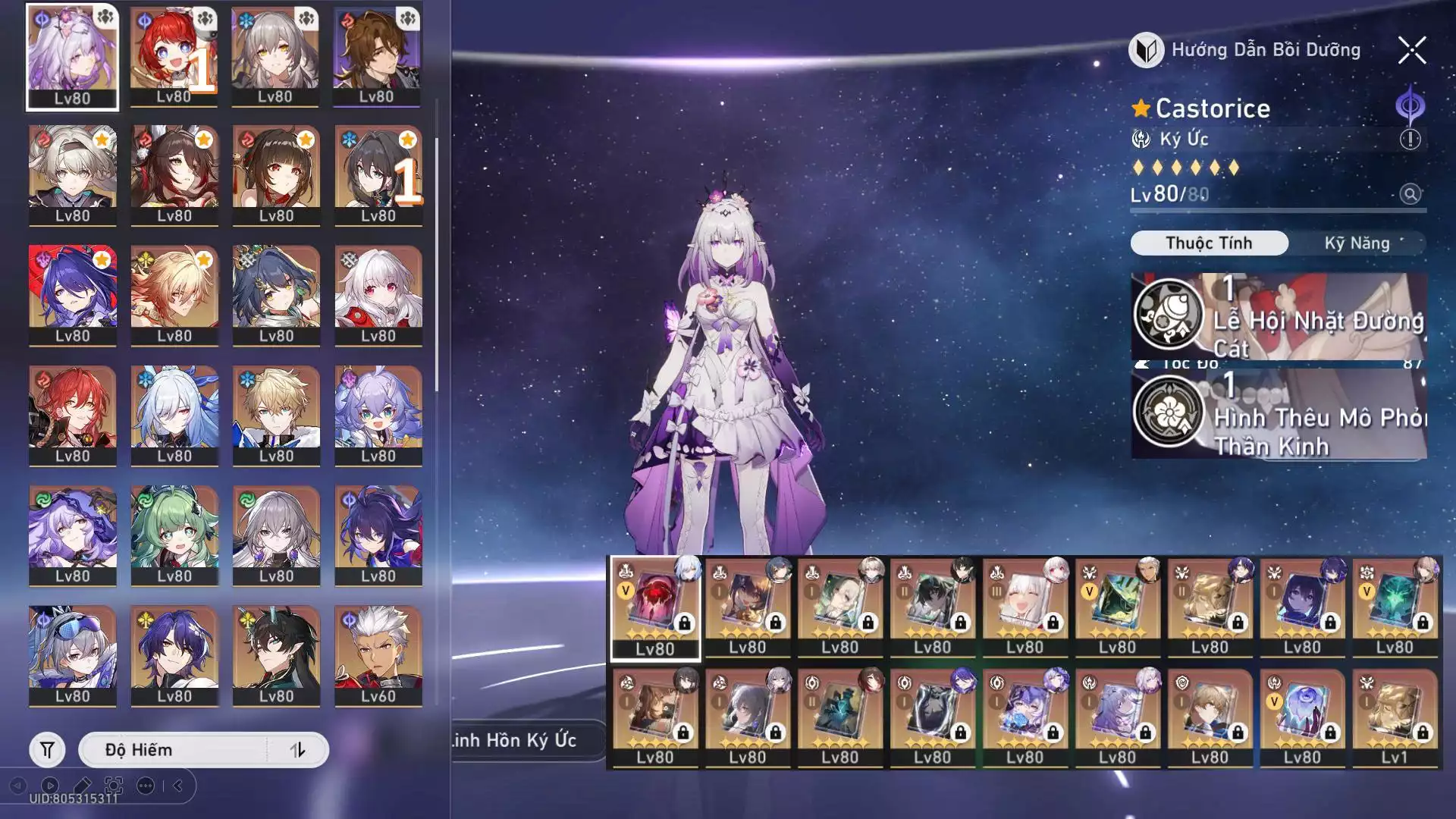Choose the green-haired Huohuo portrait
The width and height of the screenshot is (1456, 819).
[174, 535]
